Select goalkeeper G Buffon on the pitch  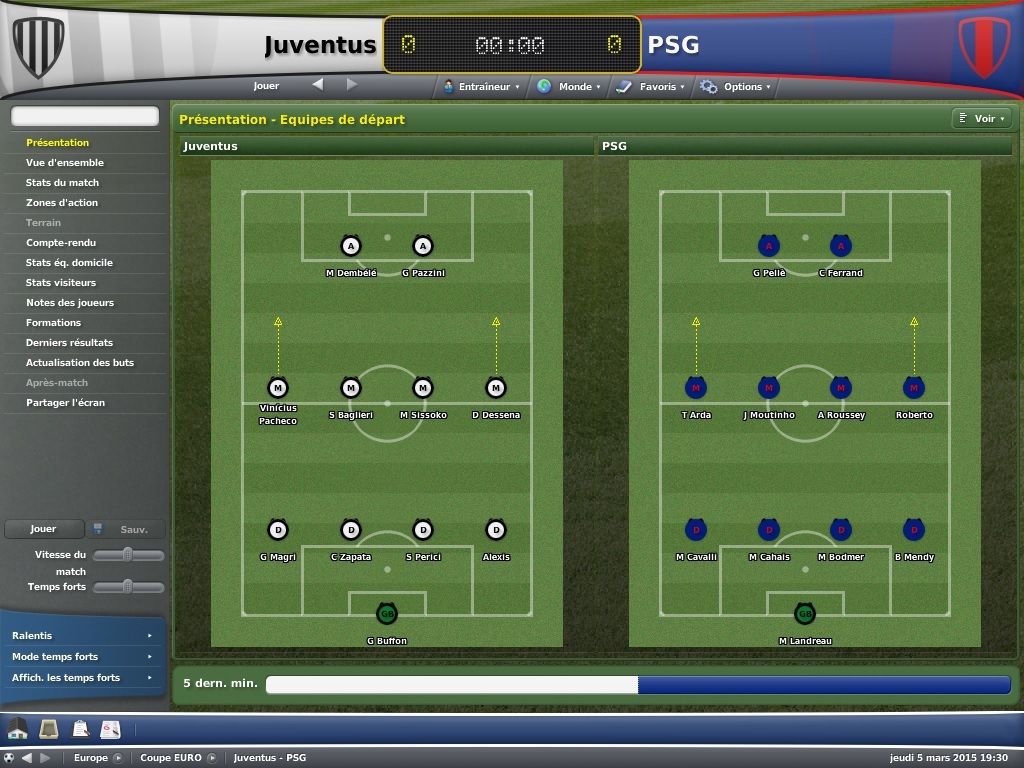[x=387, y=613]
